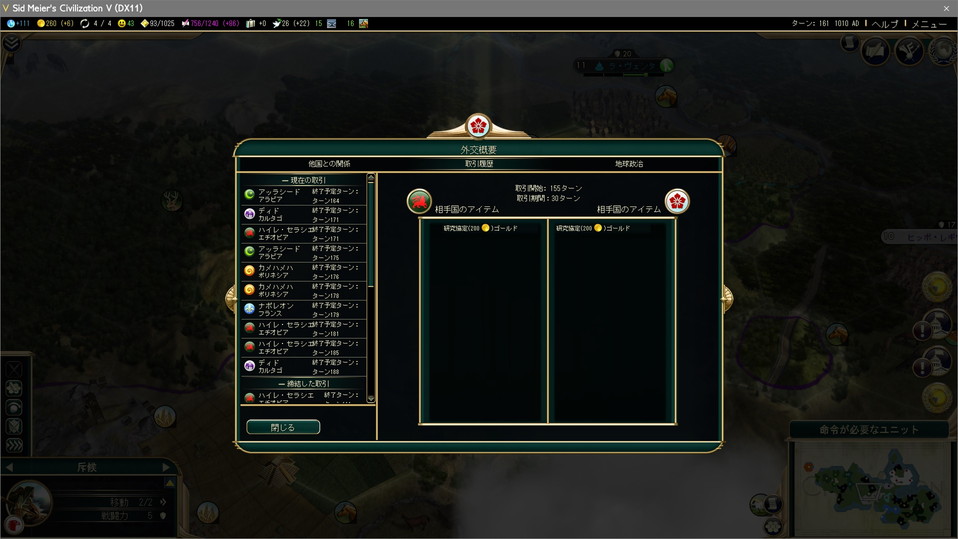Select Kamehameha's deal ending turn 176

(x=303, y=270)
